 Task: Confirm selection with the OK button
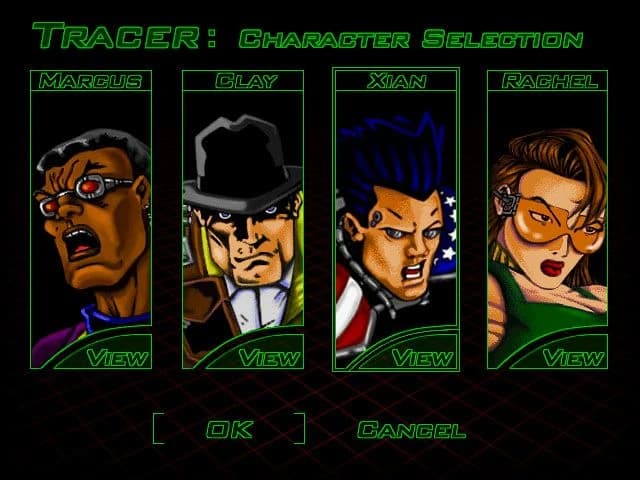(229, 429)
